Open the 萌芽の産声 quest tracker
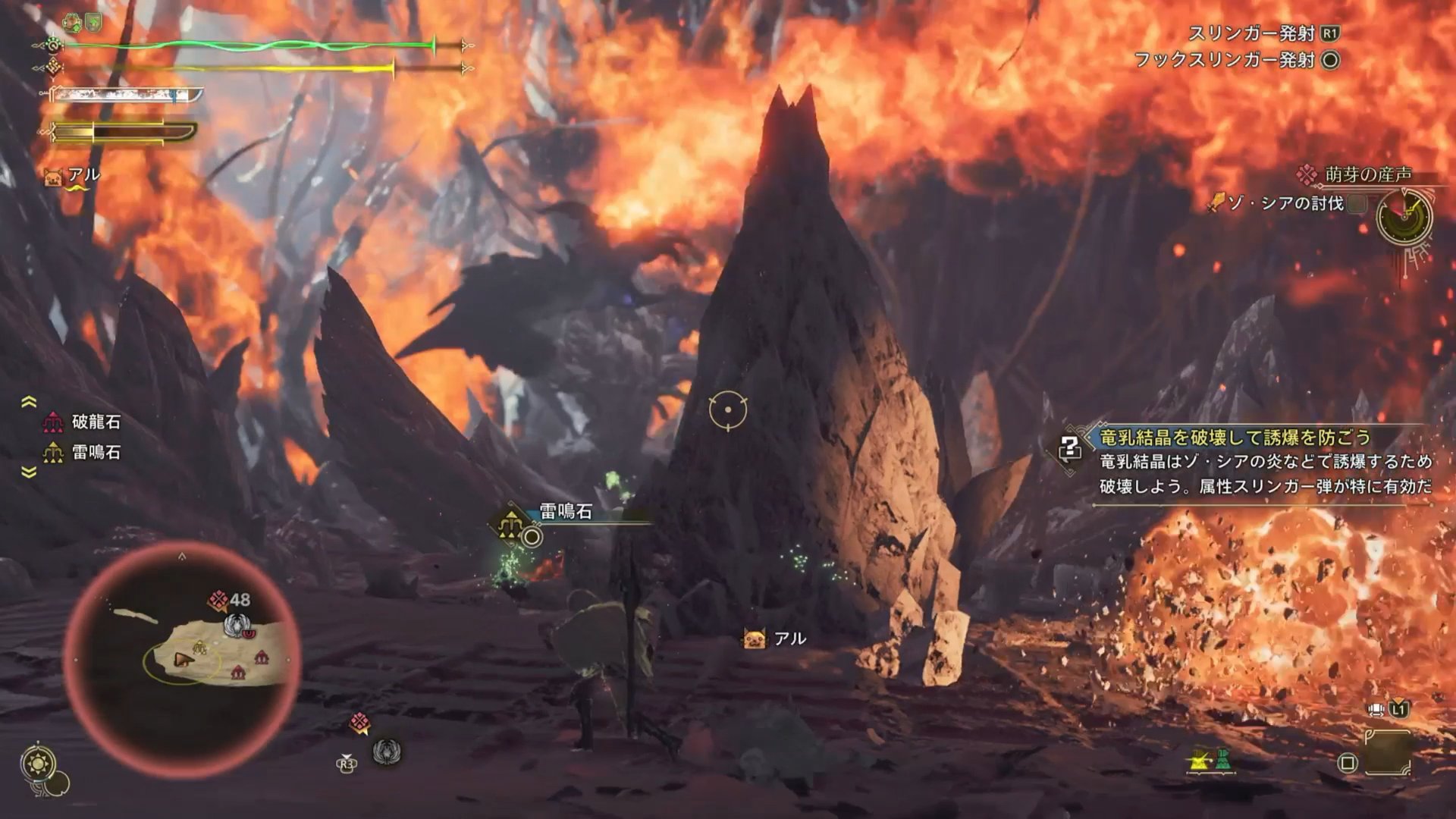This screenshot has width=1456, height=819. click(x=1367, y=175)
